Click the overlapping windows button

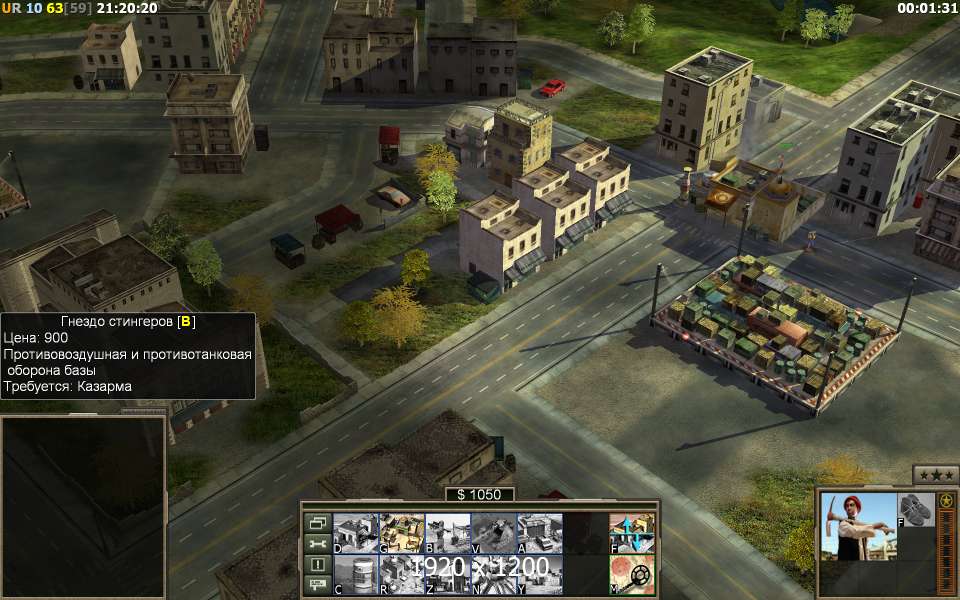317,523
